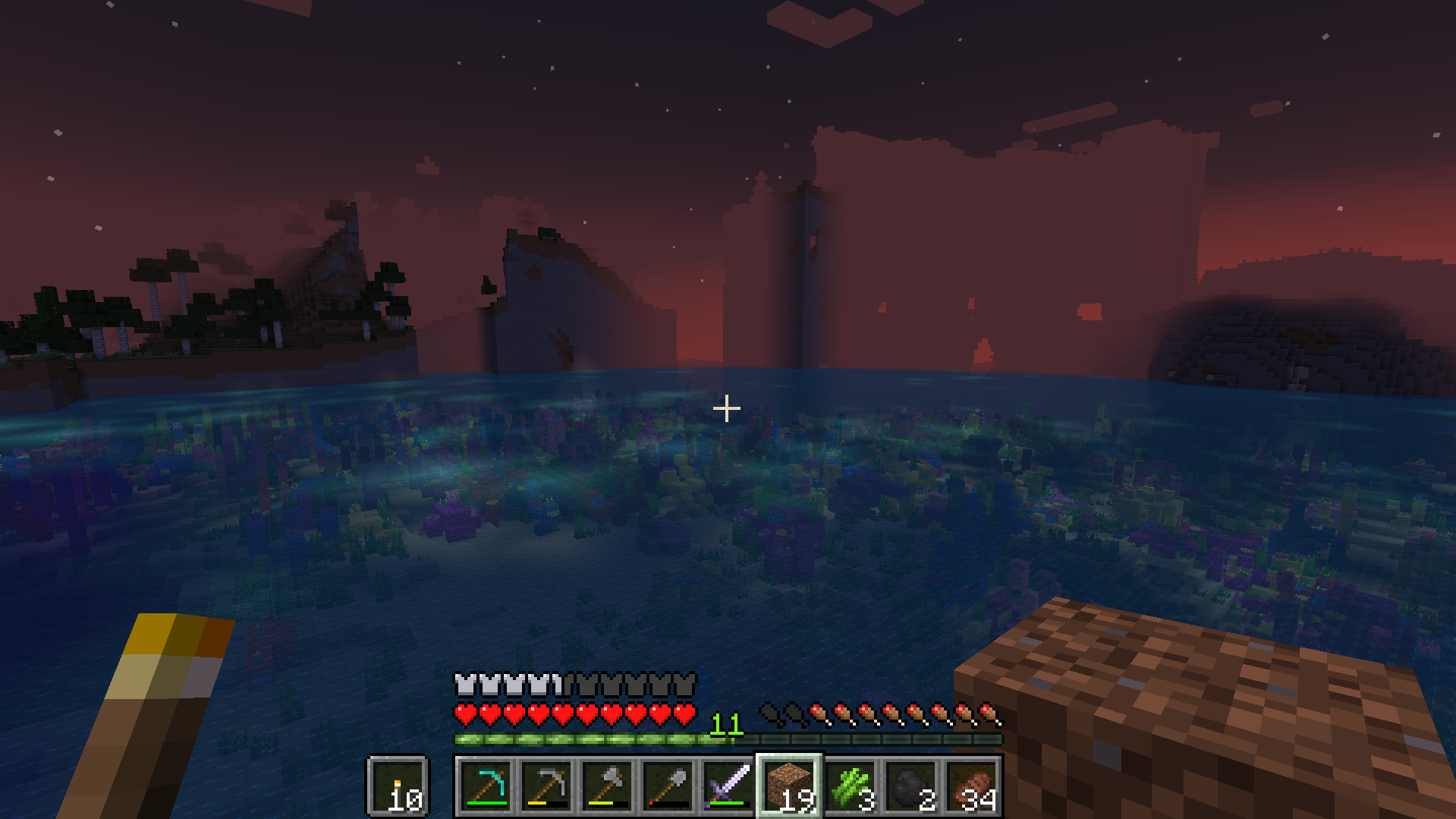Screen dimensions: 1456x819
Task: Select the enchanted iron sword
Action: (x=728, y=787)
